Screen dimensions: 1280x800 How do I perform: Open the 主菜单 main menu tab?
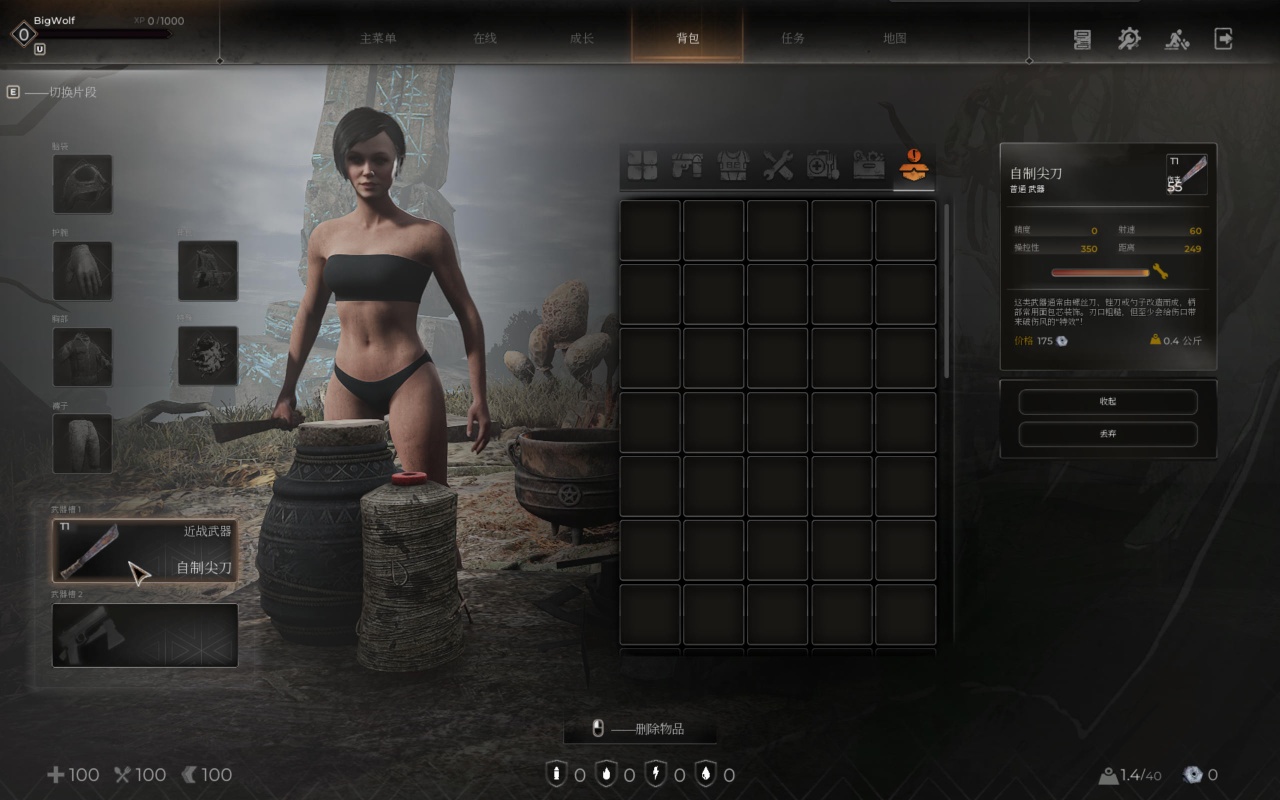[378, 38]
